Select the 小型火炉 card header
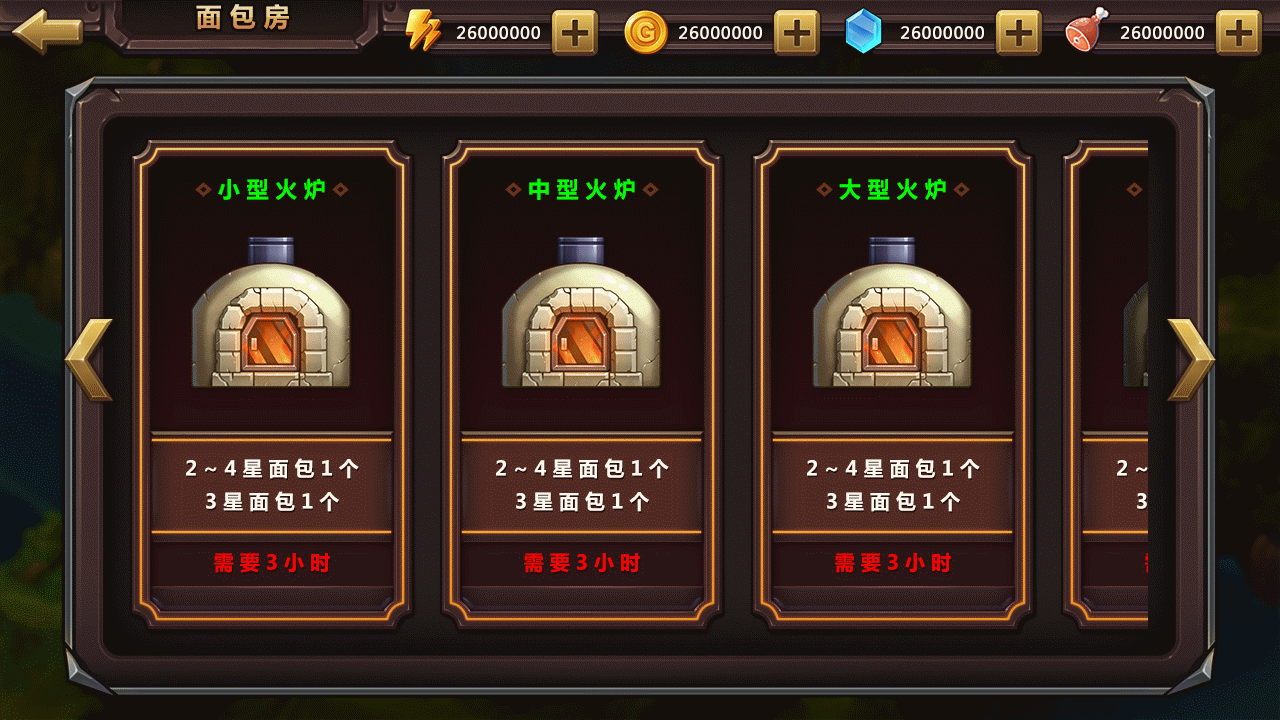The height and width of the screenshot is (720, 1280). click(x=272, y=186)
